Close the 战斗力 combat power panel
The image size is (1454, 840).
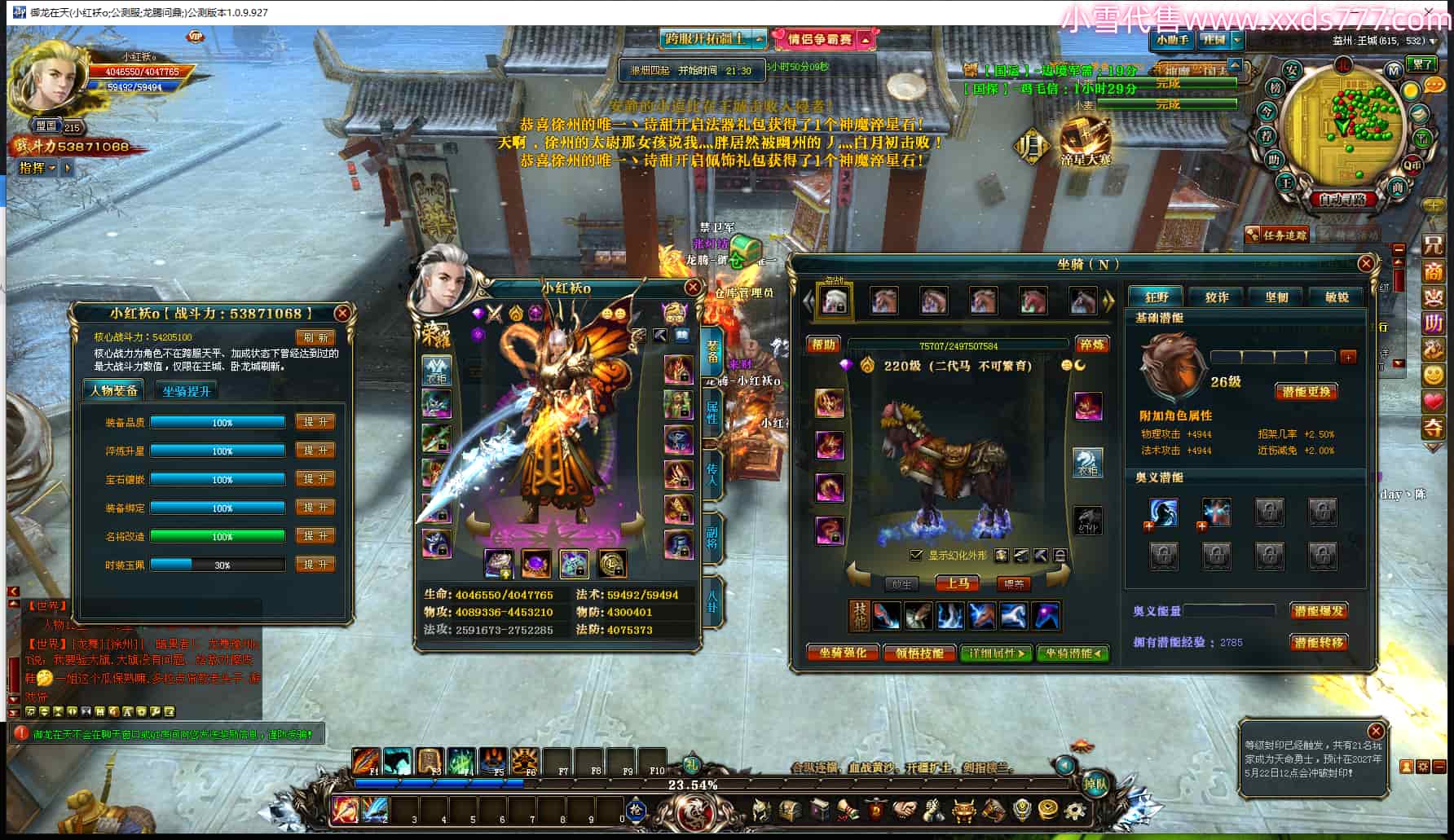(x=342, y=313)
